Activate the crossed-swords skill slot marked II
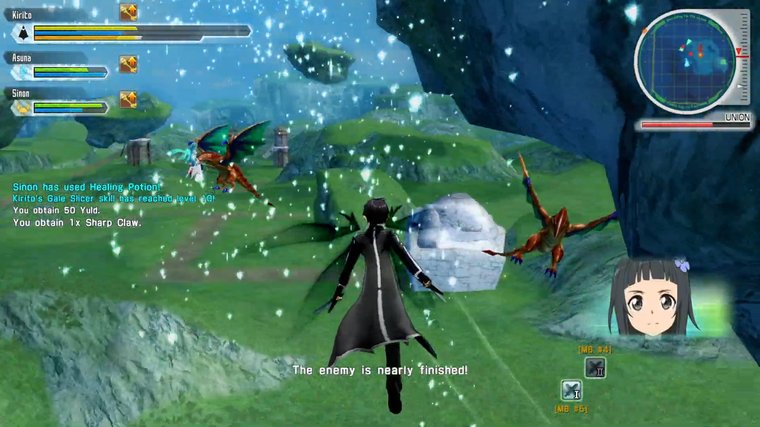 coord(595,367)
